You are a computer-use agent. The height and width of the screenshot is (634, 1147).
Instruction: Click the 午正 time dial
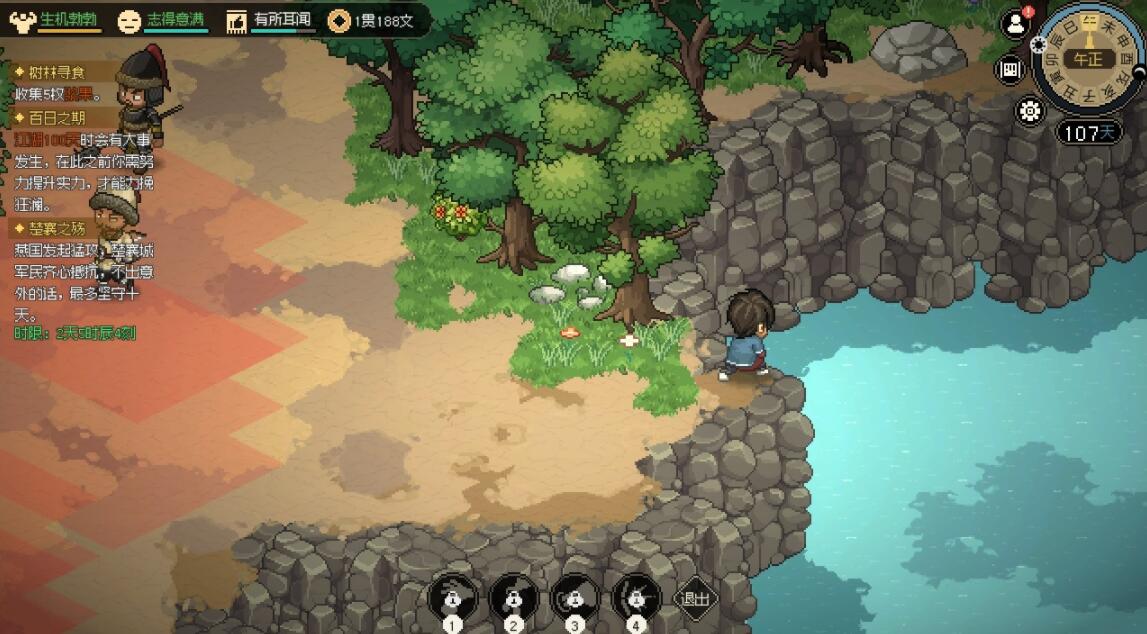1087,59
